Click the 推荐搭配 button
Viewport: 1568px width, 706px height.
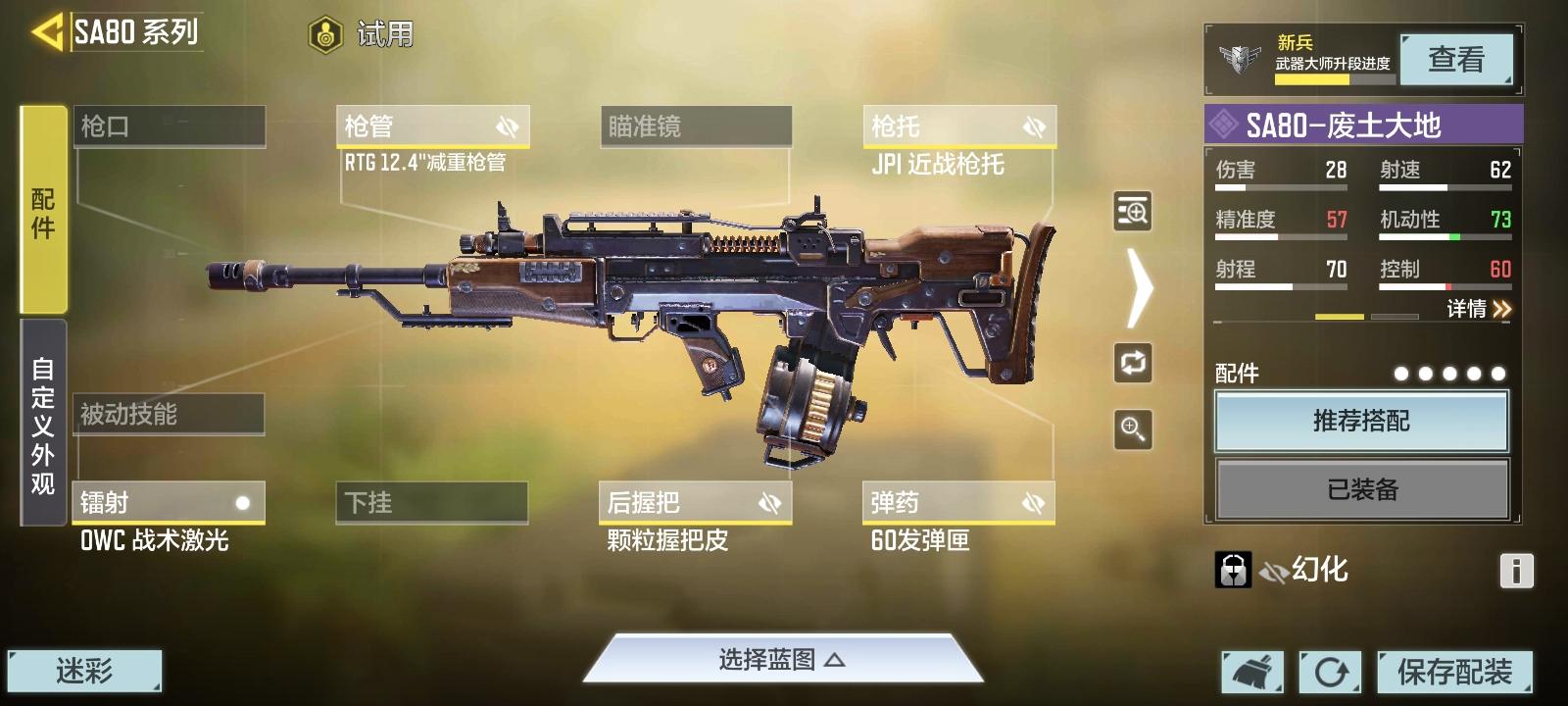coord(1361,422)
